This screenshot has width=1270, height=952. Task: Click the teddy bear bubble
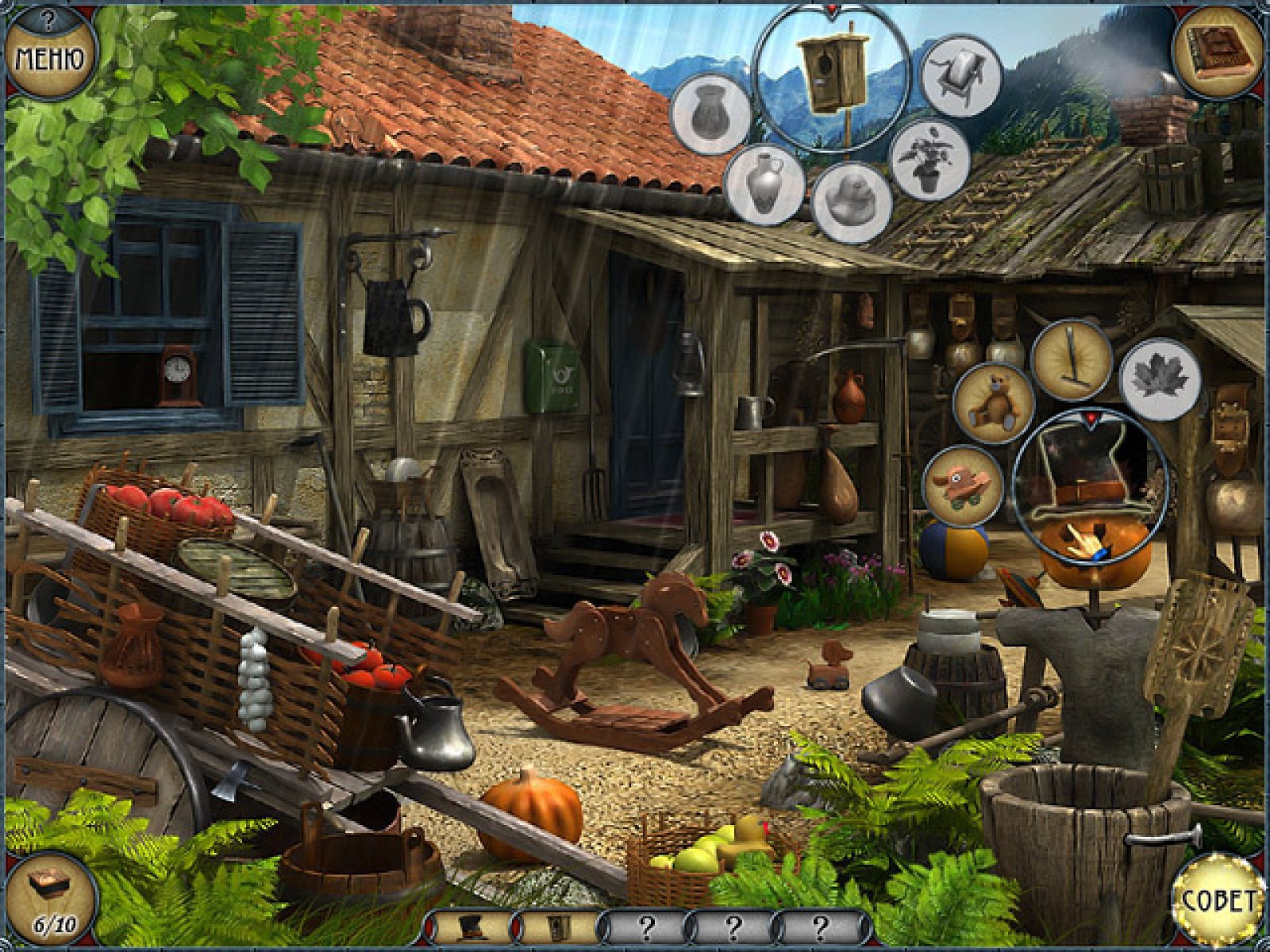point(994,402)
